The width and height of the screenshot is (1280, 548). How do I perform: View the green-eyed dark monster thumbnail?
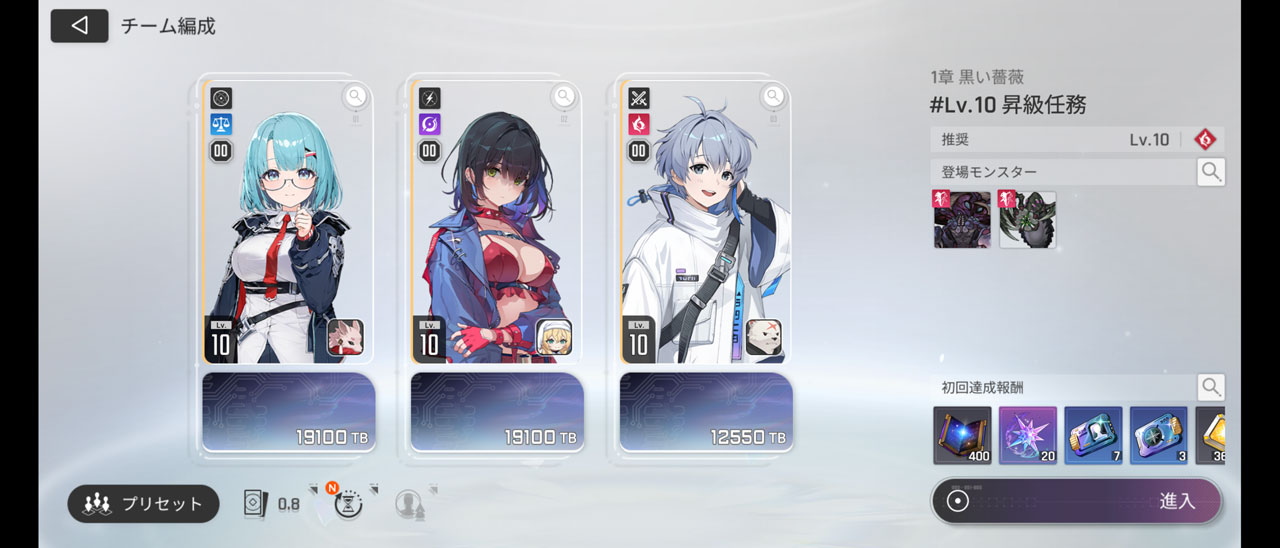(1027, 220)
